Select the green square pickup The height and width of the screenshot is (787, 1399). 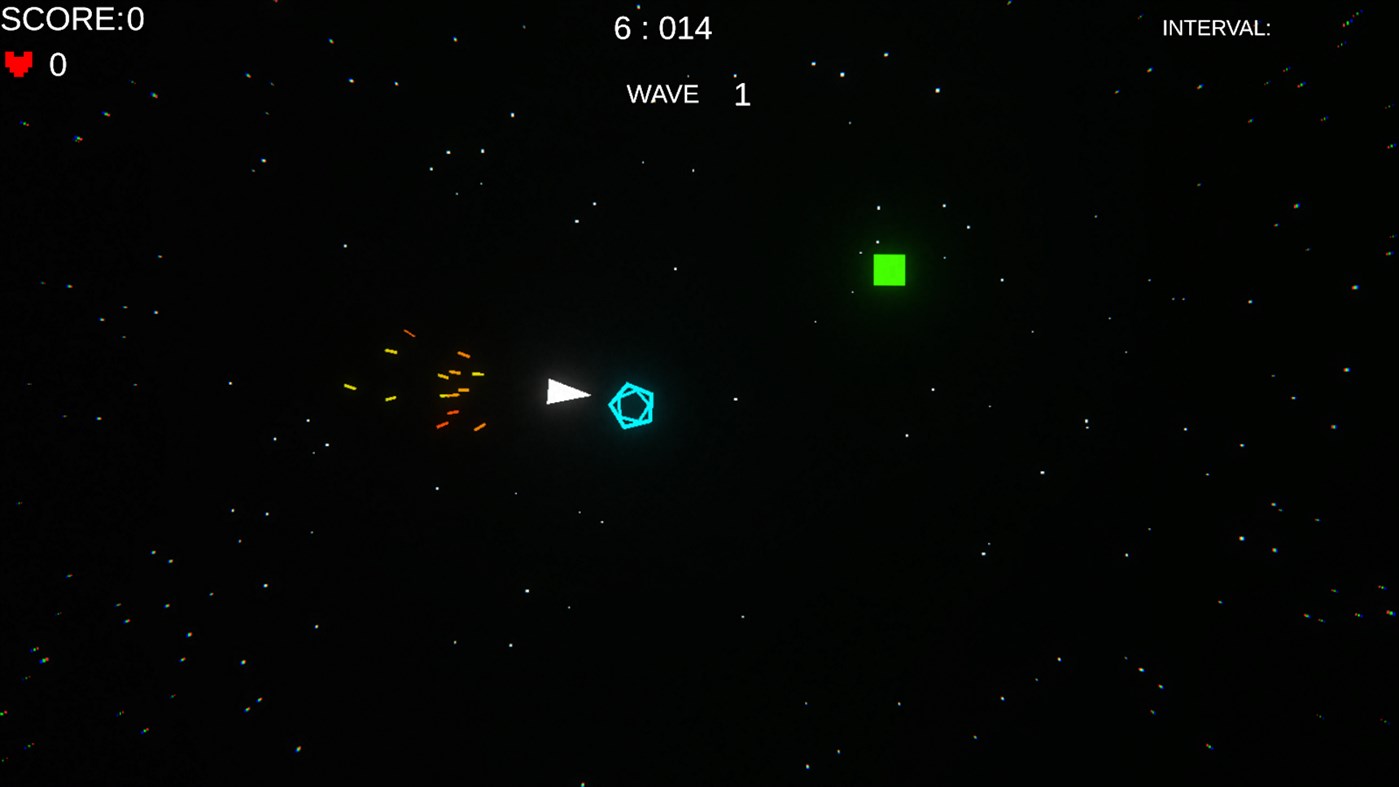[888, 269]
